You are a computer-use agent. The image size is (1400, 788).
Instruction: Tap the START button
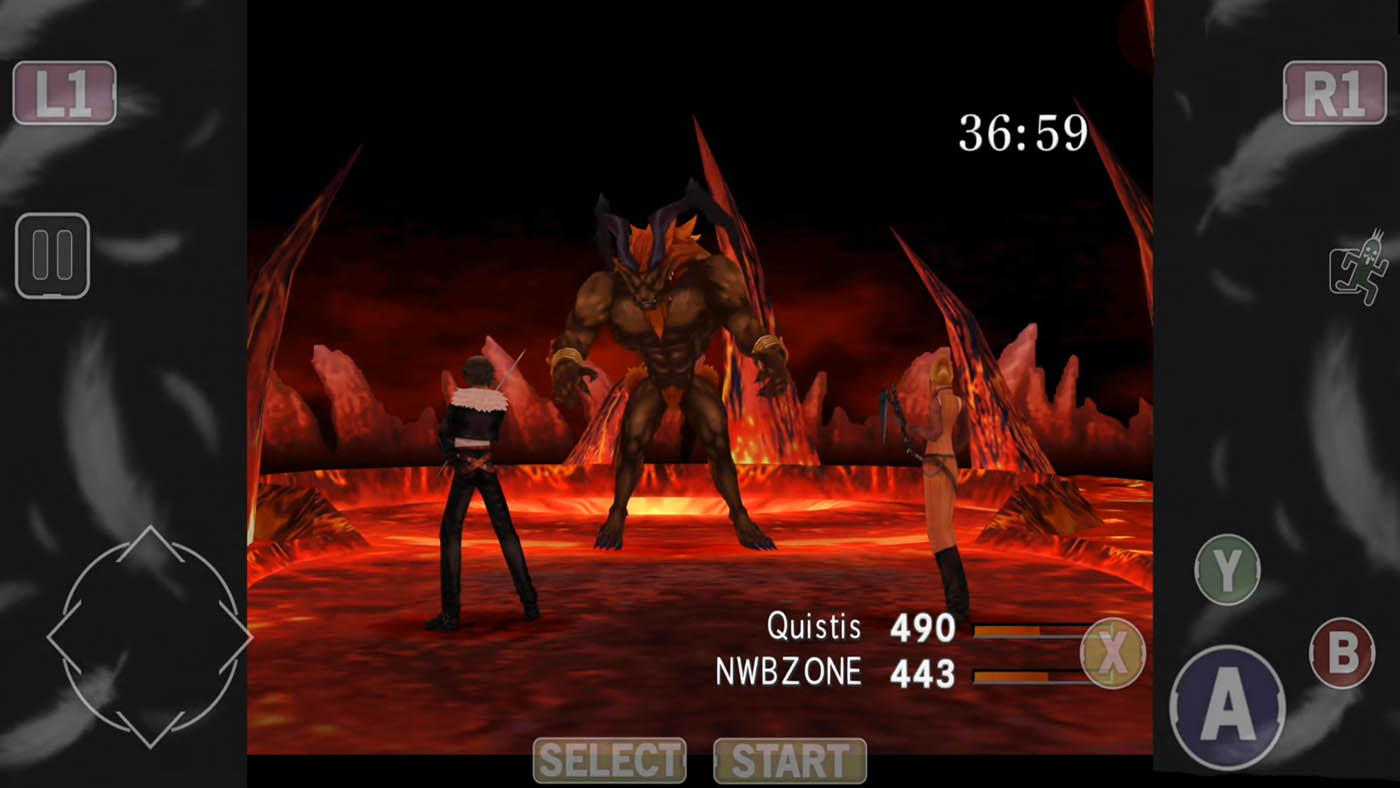point(789,760)
